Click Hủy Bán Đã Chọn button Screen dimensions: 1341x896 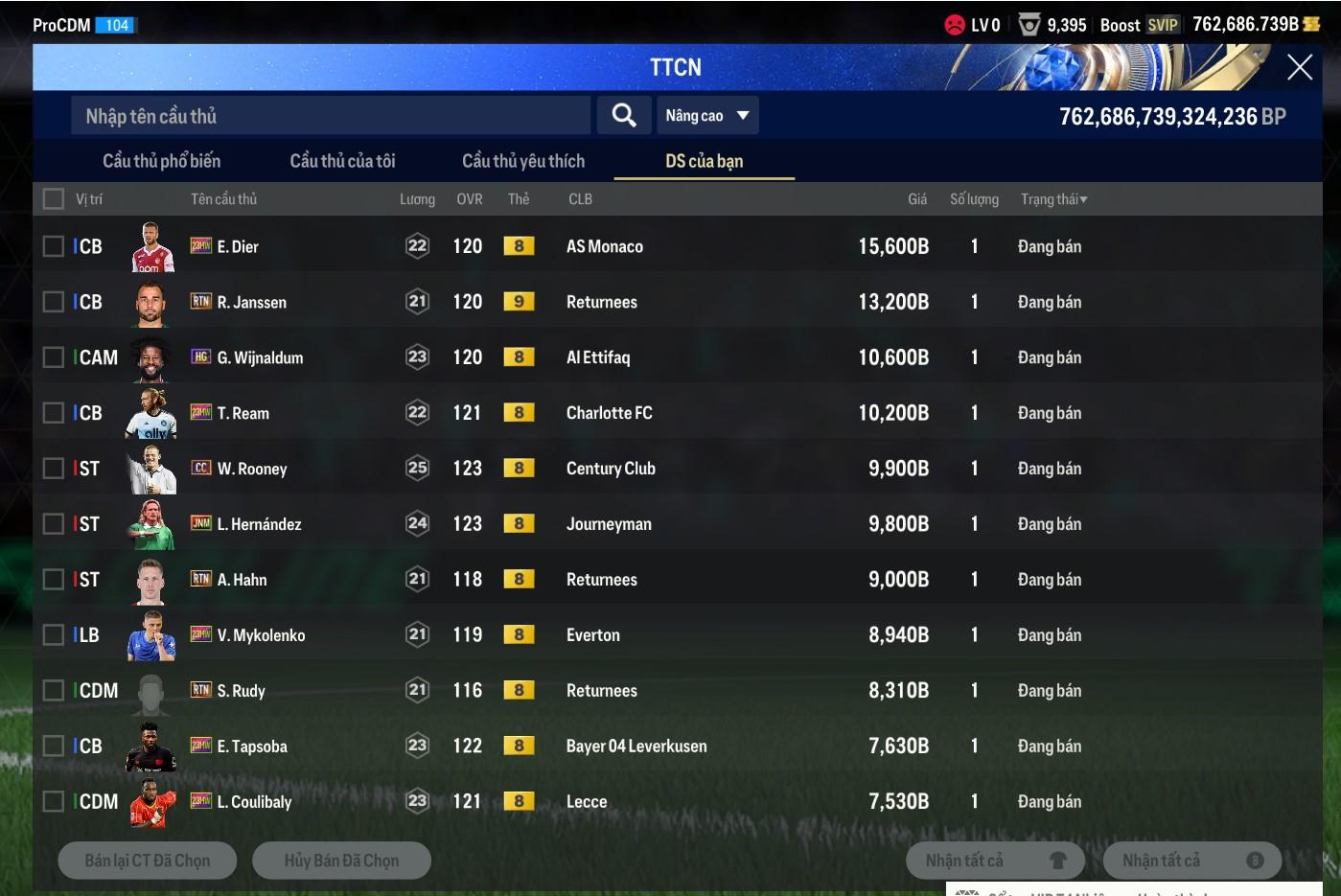click(341, 861)
